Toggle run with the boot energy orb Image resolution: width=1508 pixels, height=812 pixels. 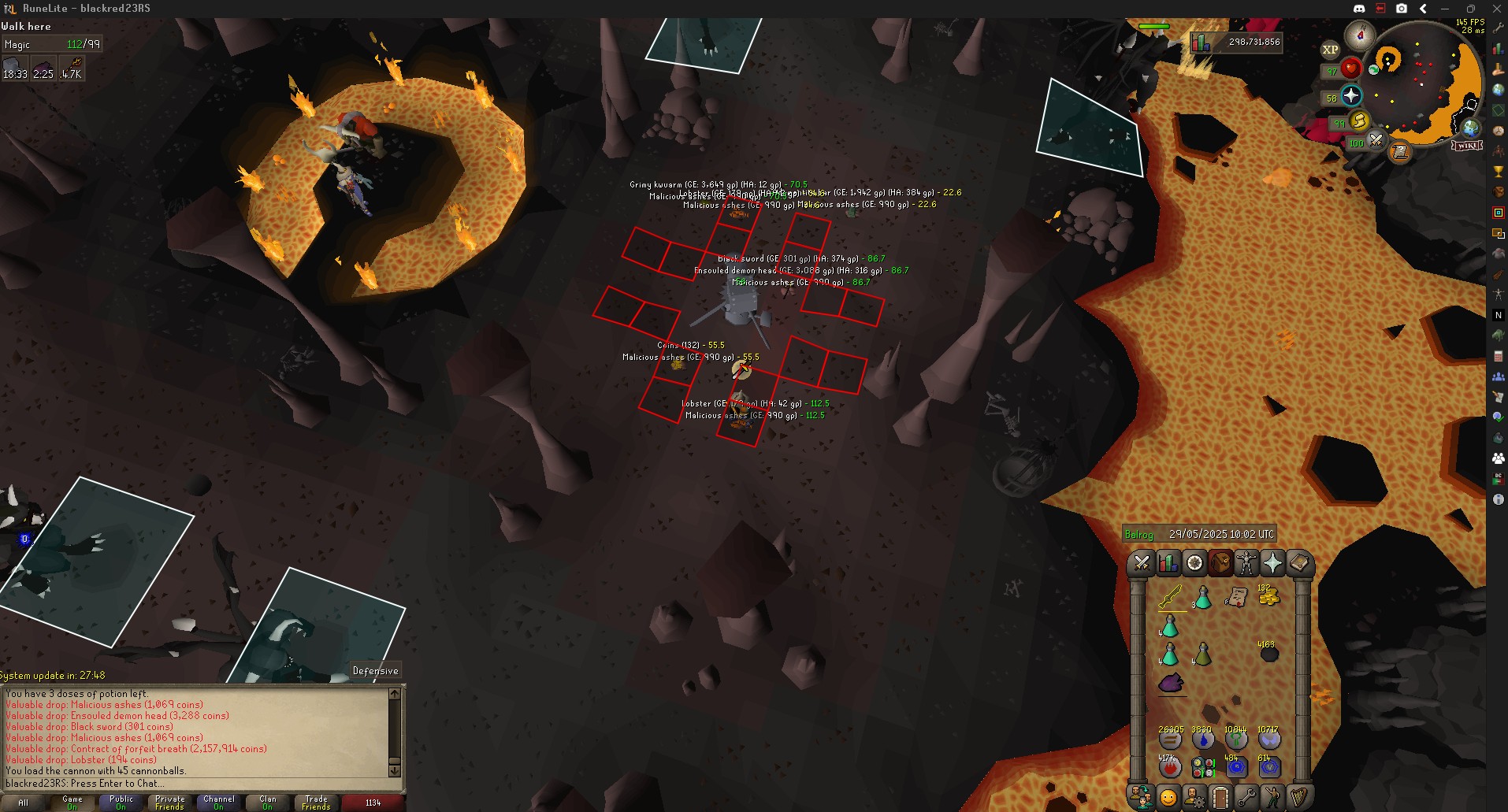pos(1358,121)
